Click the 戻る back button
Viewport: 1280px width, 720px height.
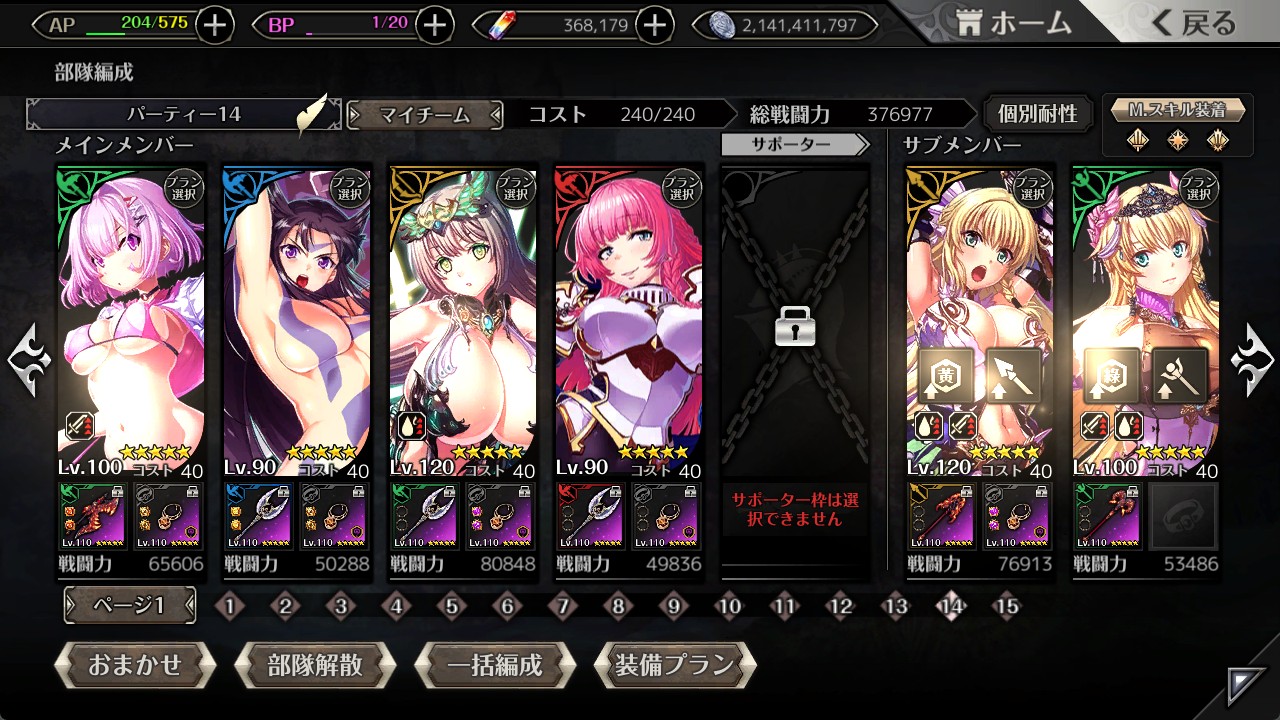[1193, 24]
